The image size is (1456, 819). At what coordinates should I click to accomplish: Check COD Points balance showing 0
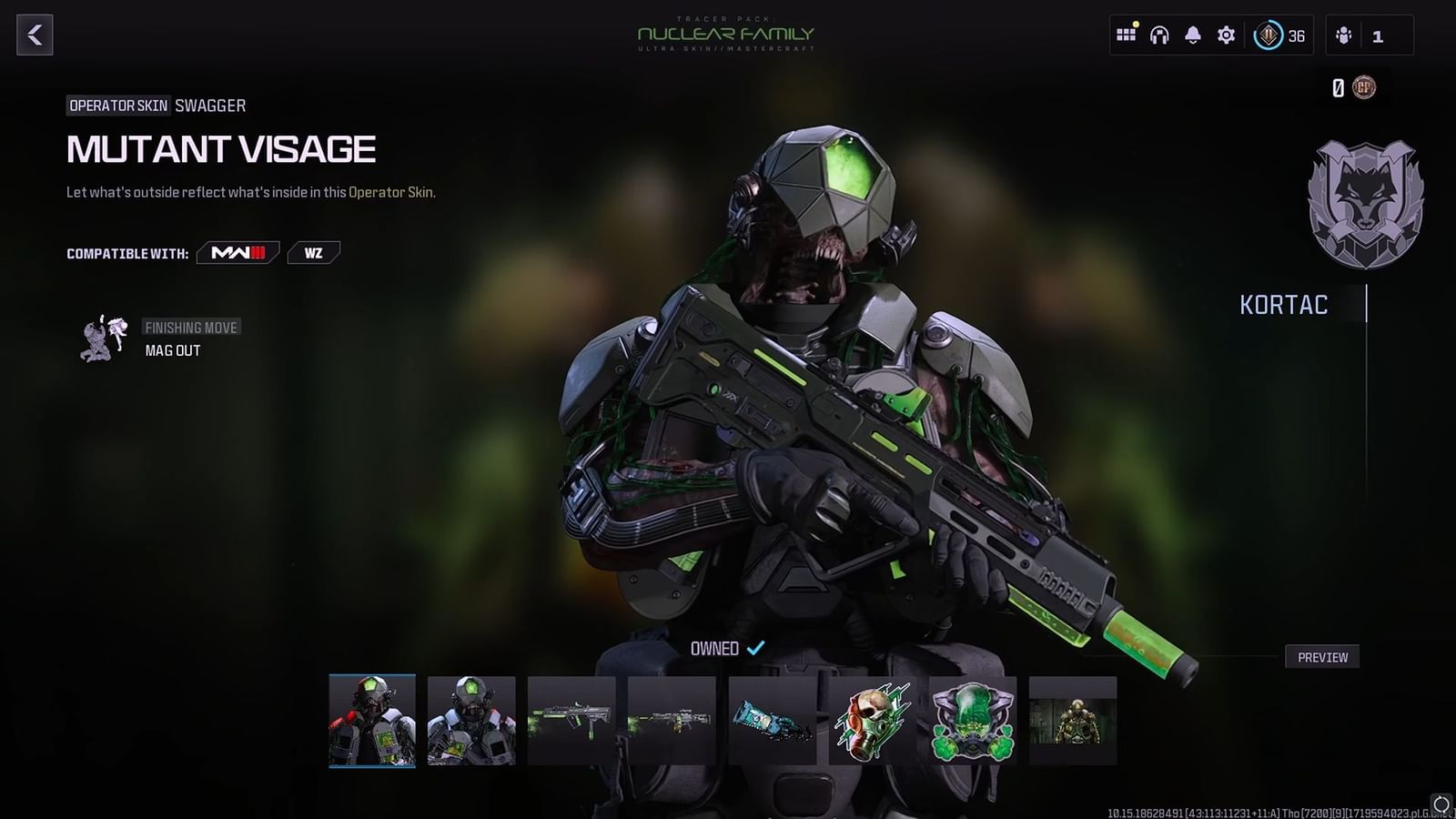[x=1353, y=88]
